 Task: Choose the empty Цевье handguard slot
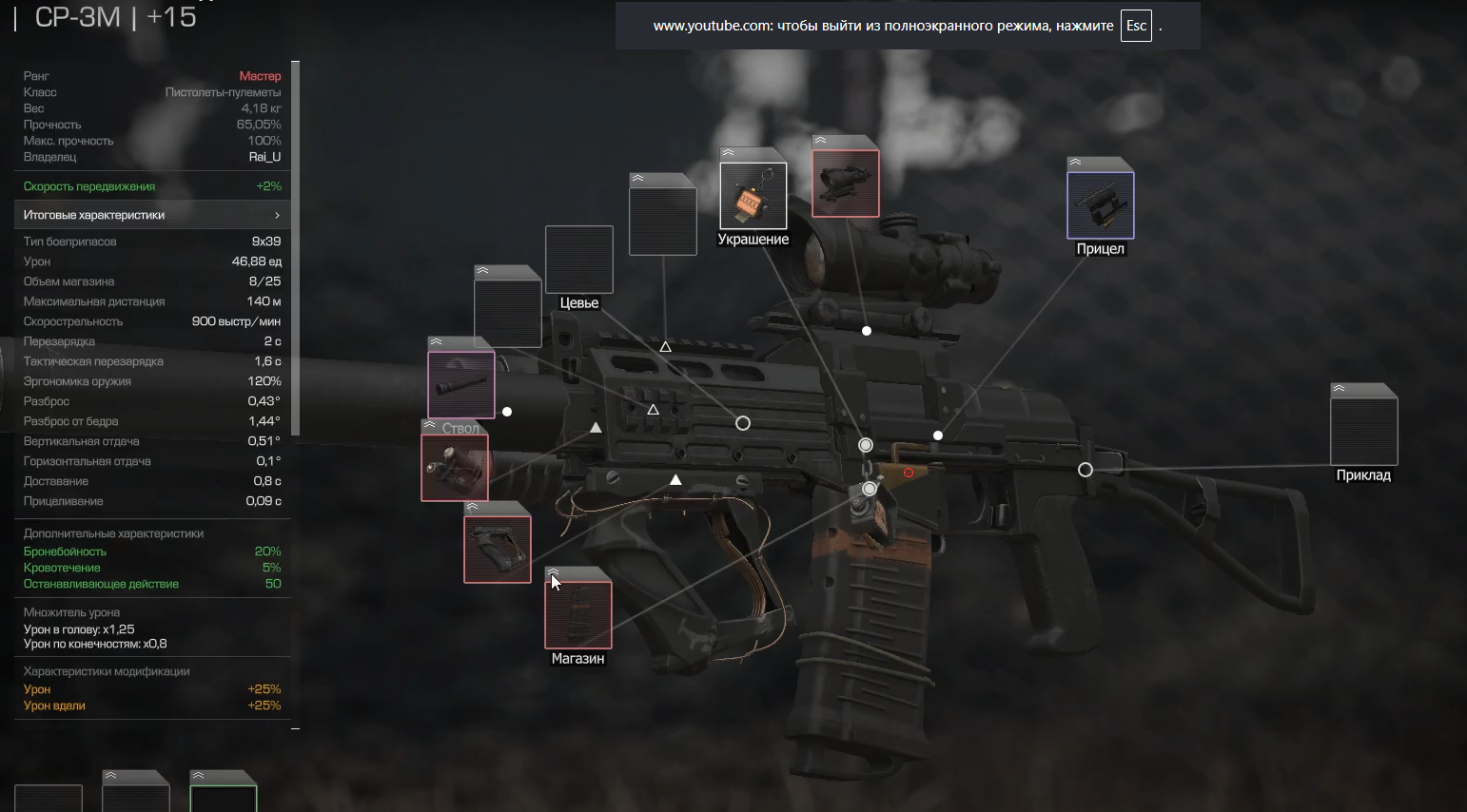pyautogui.click(x=579, y=260)
